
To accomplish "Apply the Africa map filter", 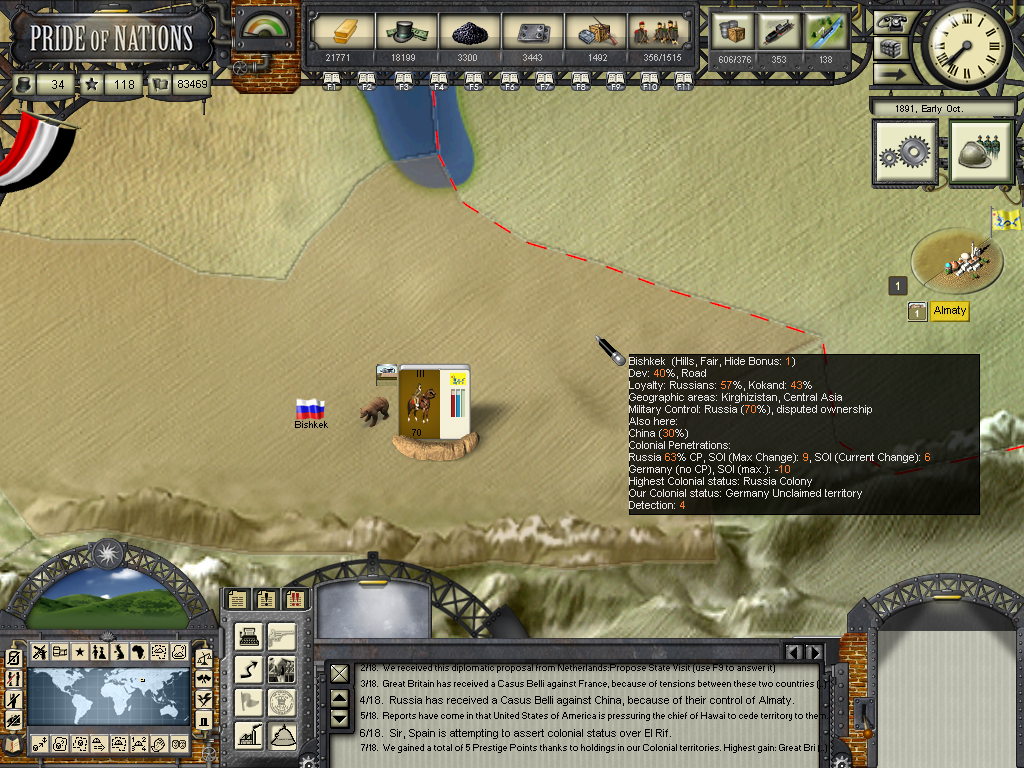I will 138,652.
